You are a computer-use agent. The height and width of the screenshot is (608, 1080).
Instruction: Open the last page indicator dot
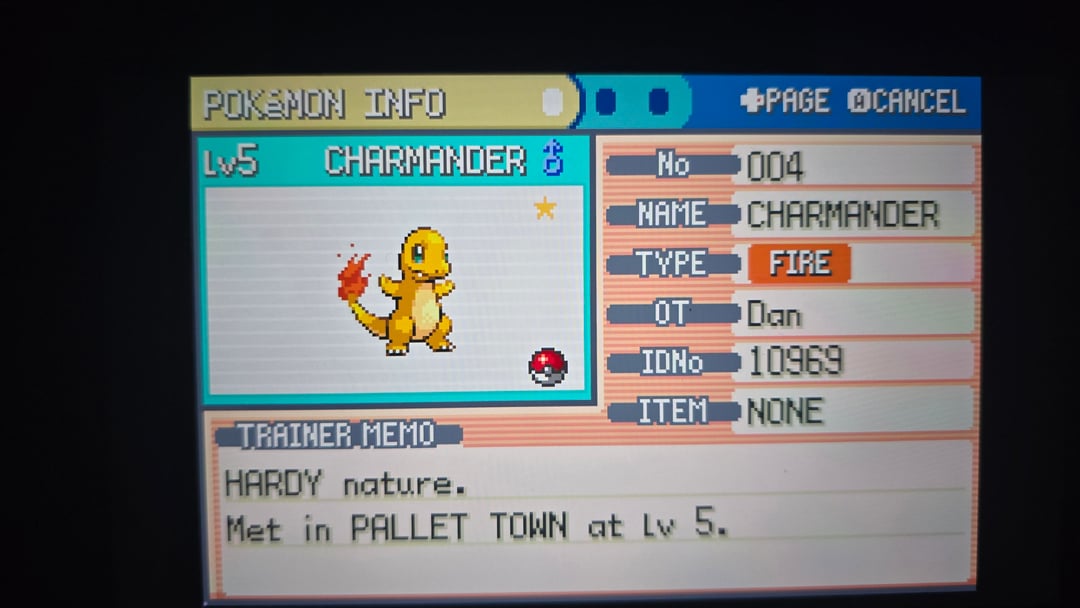tap(658, 102)
